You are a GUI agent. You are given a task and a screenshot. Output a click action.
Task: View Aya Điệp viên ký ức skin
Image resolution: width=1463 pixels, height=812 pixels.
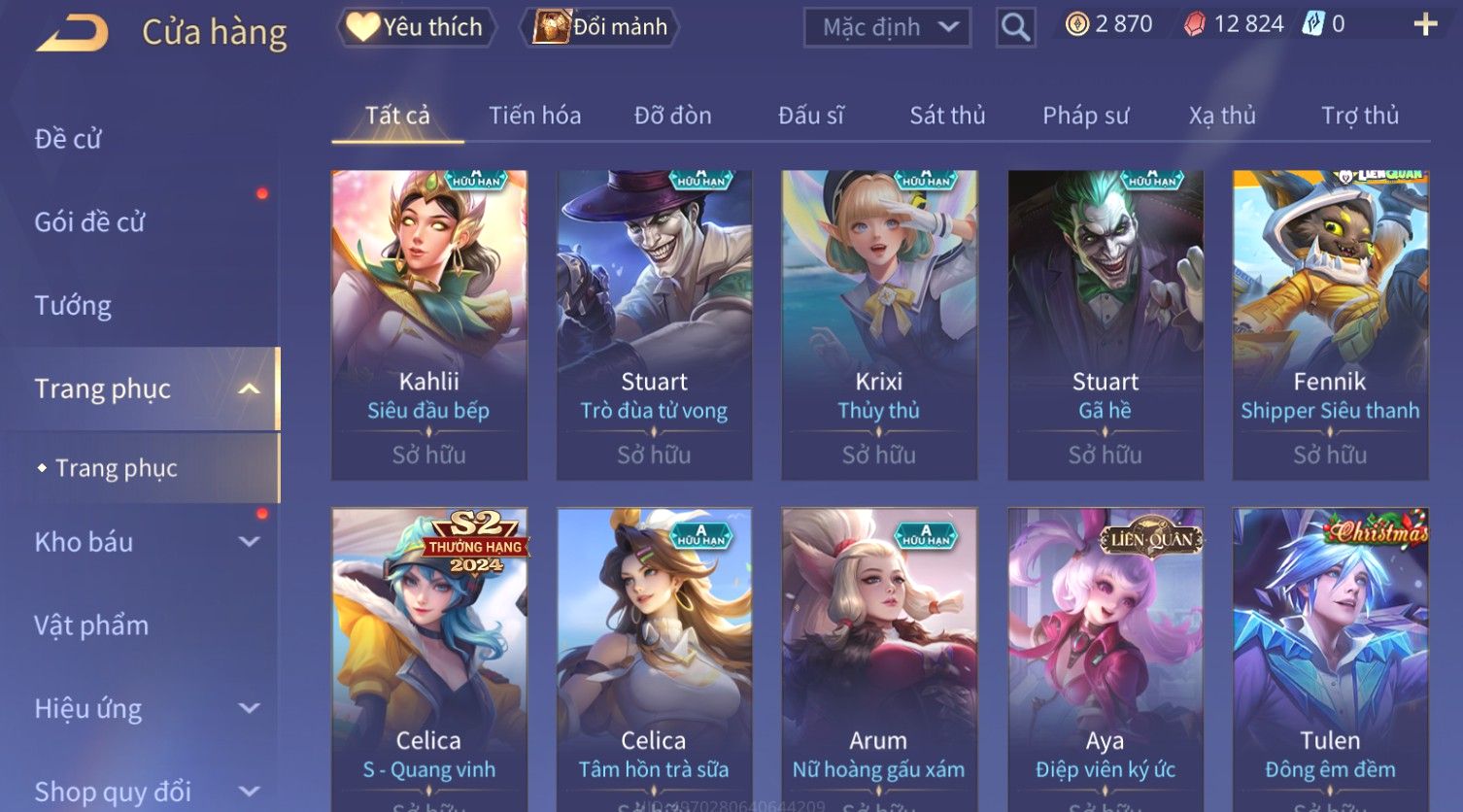pos(1105,659)
